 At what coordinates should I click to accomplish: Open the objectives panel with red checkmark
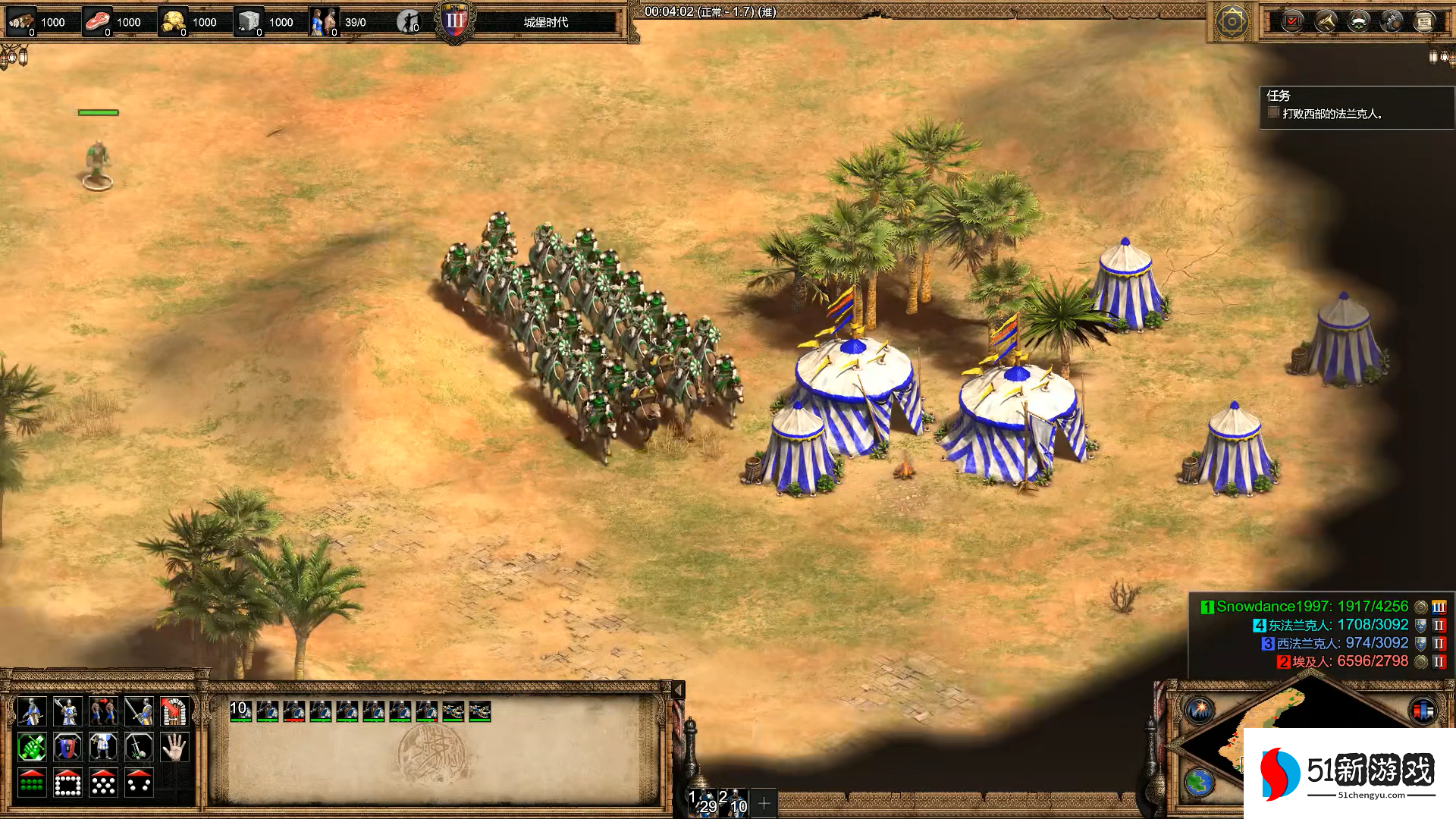tap(1292, 21)
